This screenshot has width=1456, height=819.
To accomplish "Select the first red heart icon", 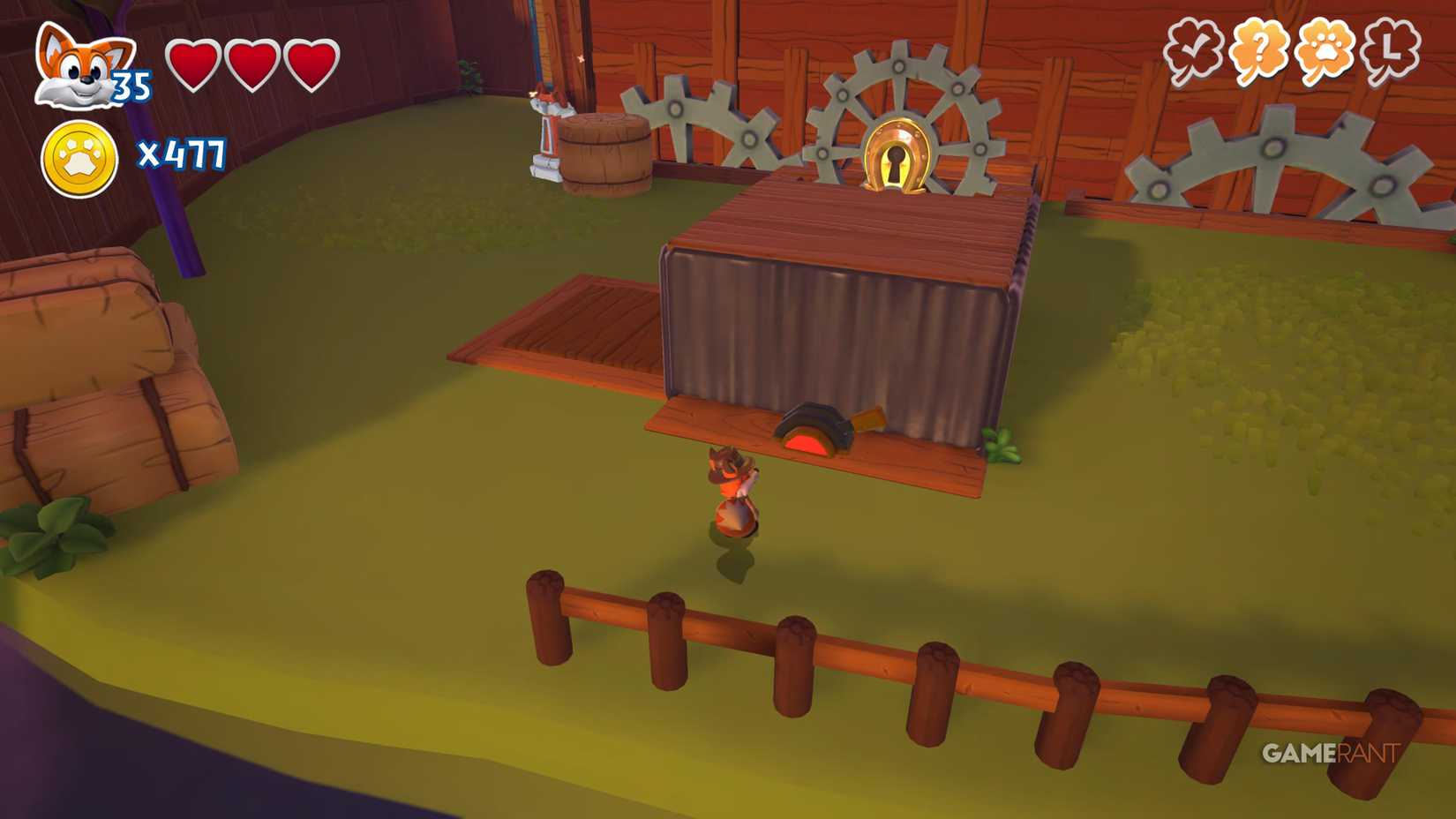I will click(x=195, y=64).
